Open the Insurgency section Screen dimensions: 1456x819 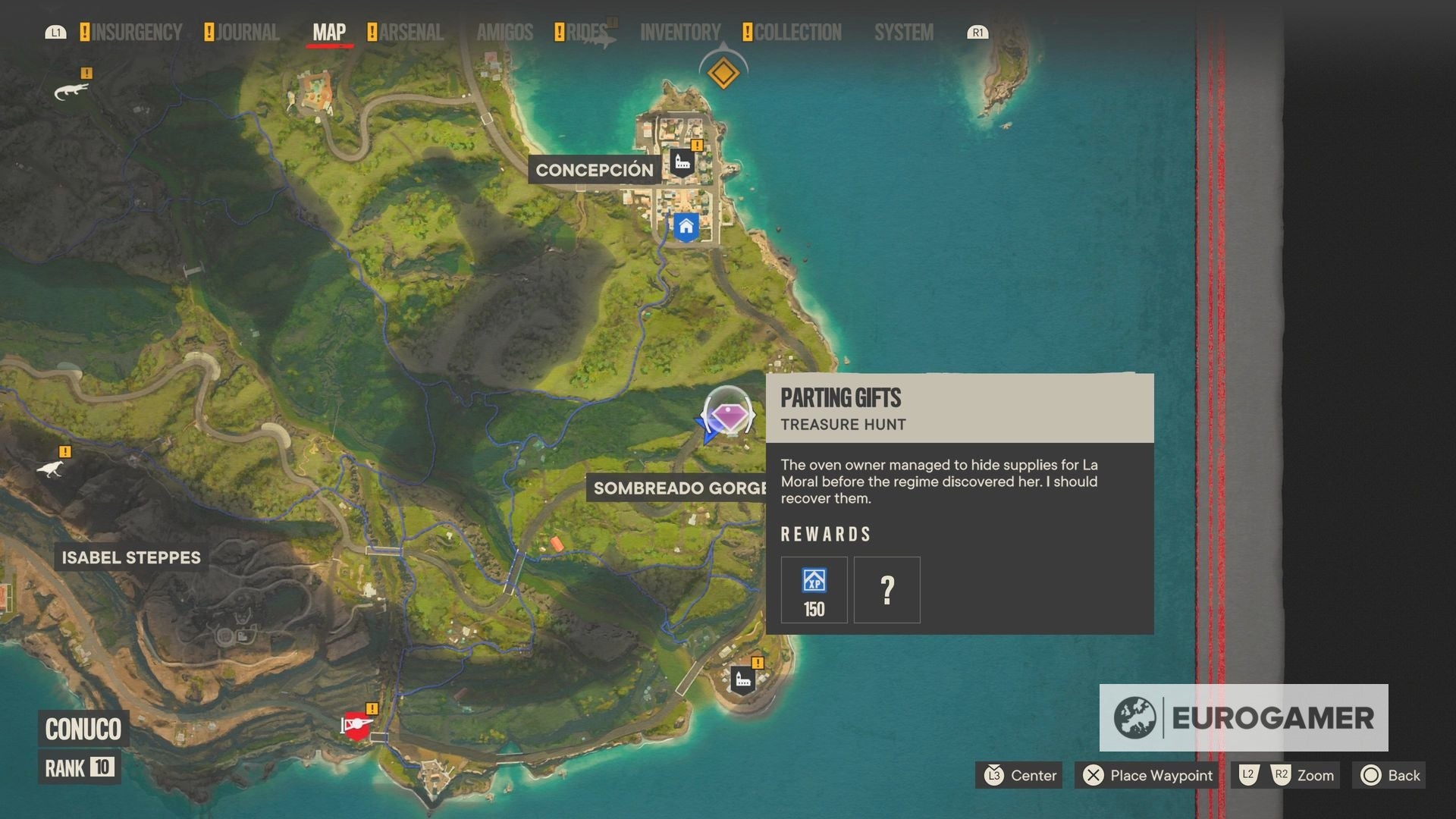click(135, 33)
